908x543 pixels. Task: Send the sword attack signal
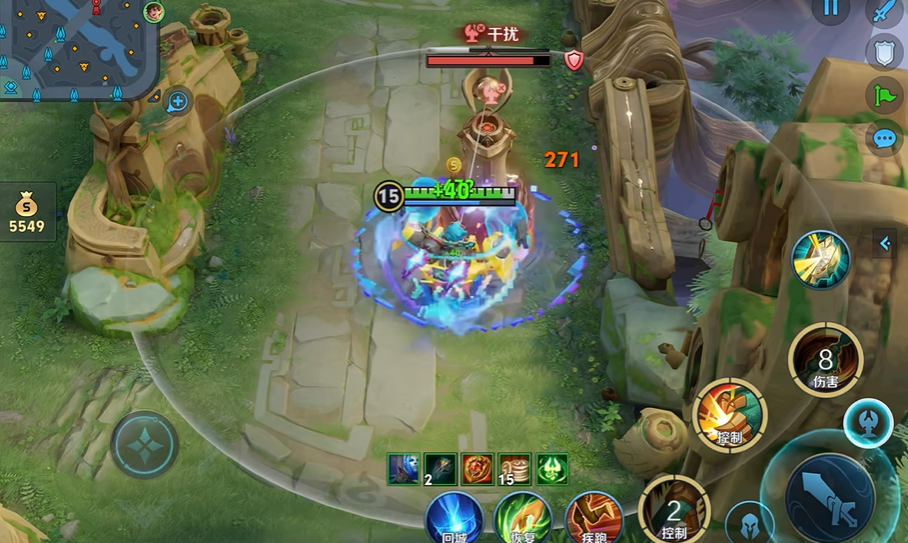(x=884, y=12)
